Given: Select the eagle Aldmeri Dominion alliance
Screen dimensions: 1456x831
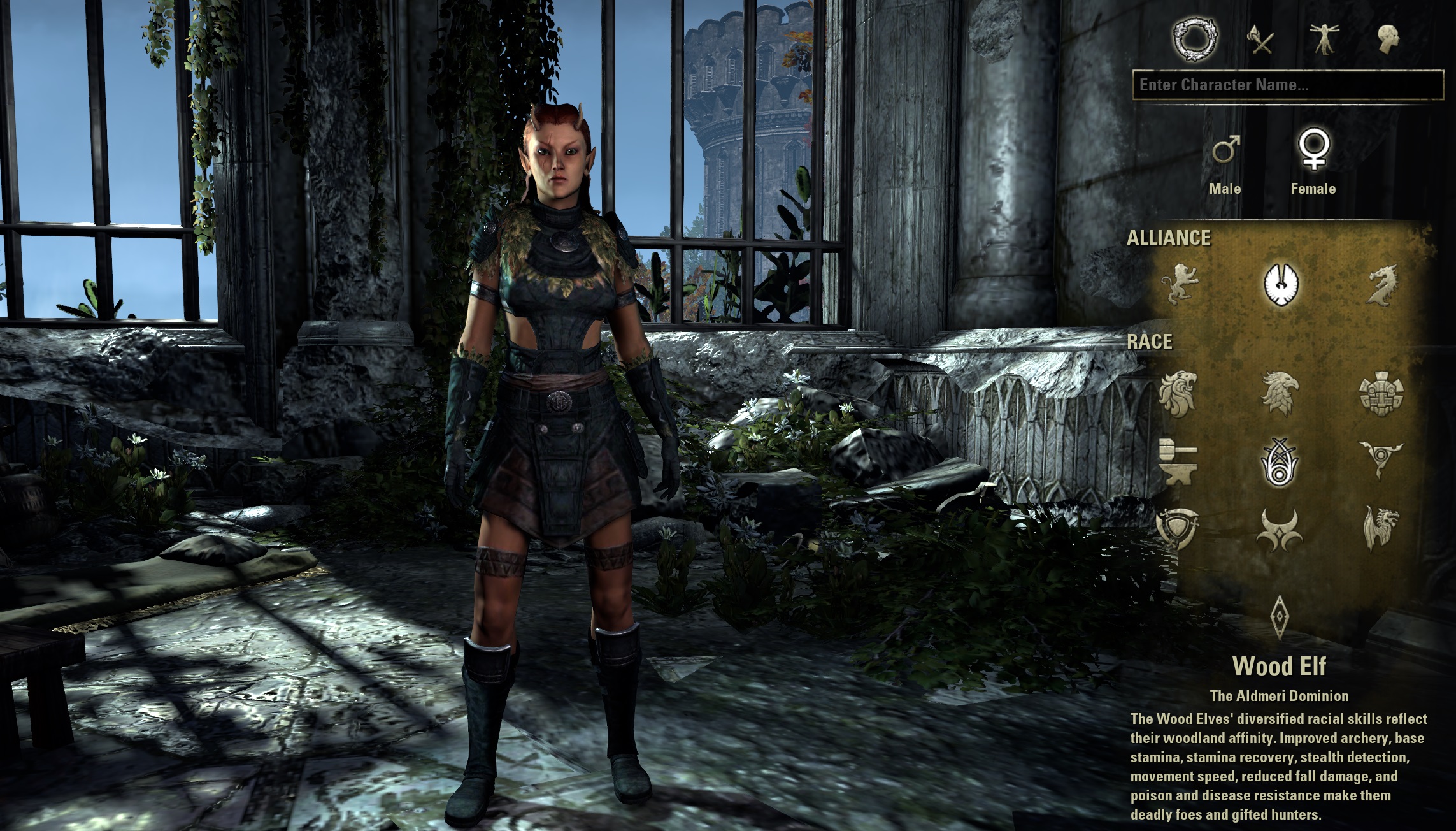Looking at the screenshot, I should [x=1281, y=283].
